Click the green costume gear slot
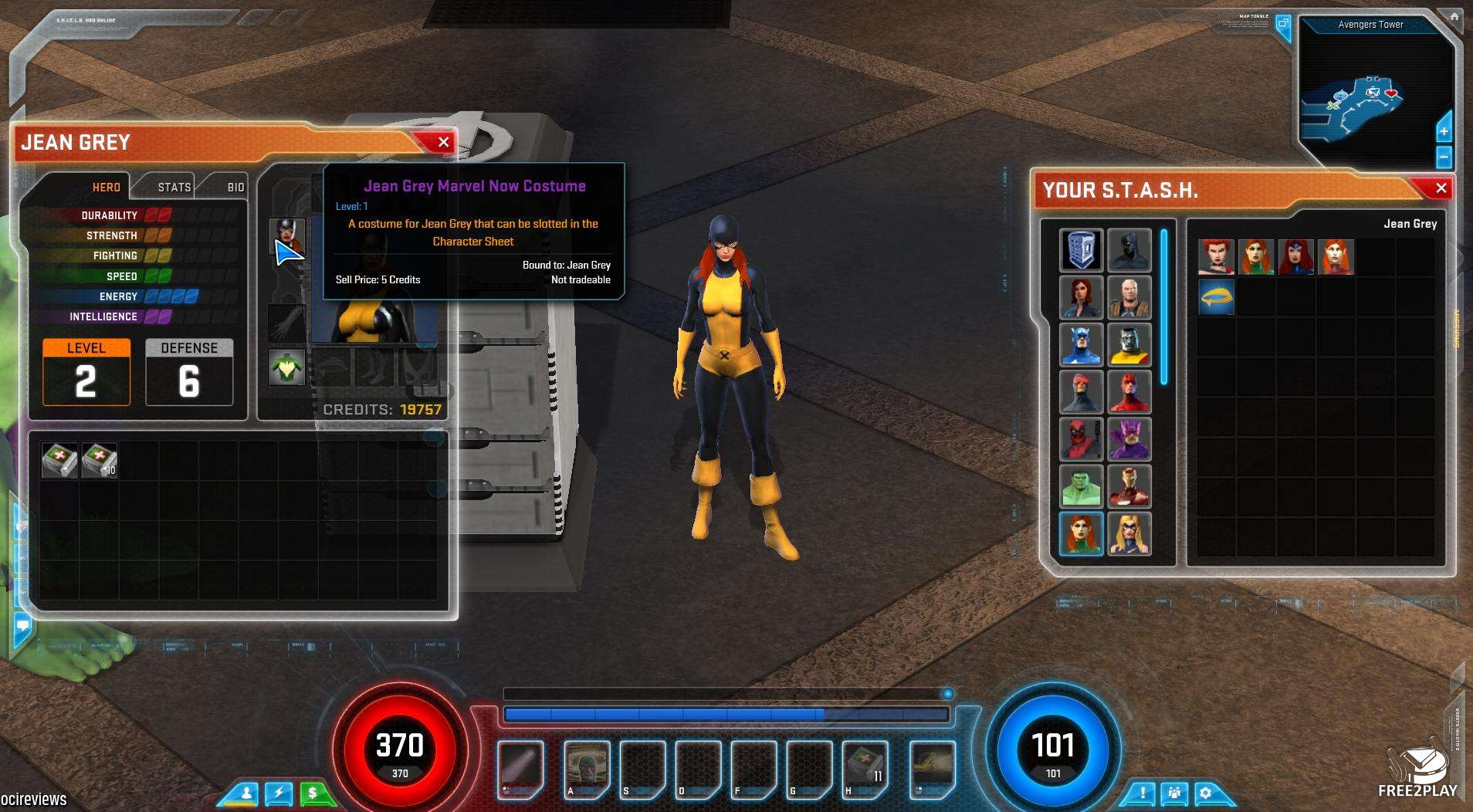 286,367
